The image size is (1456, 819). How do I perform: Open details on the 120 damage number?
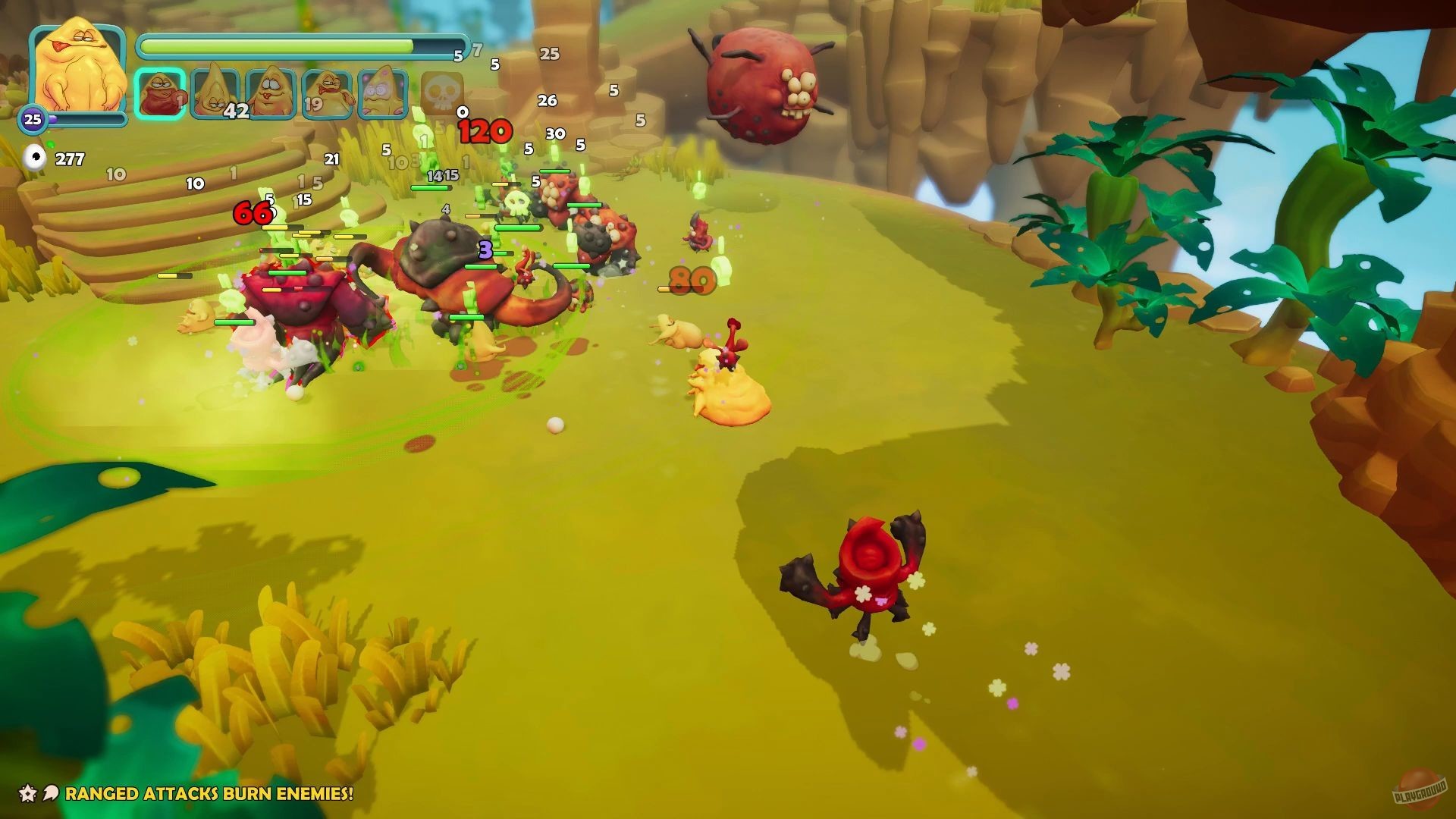pyautogui.click(x=485, y=130)
